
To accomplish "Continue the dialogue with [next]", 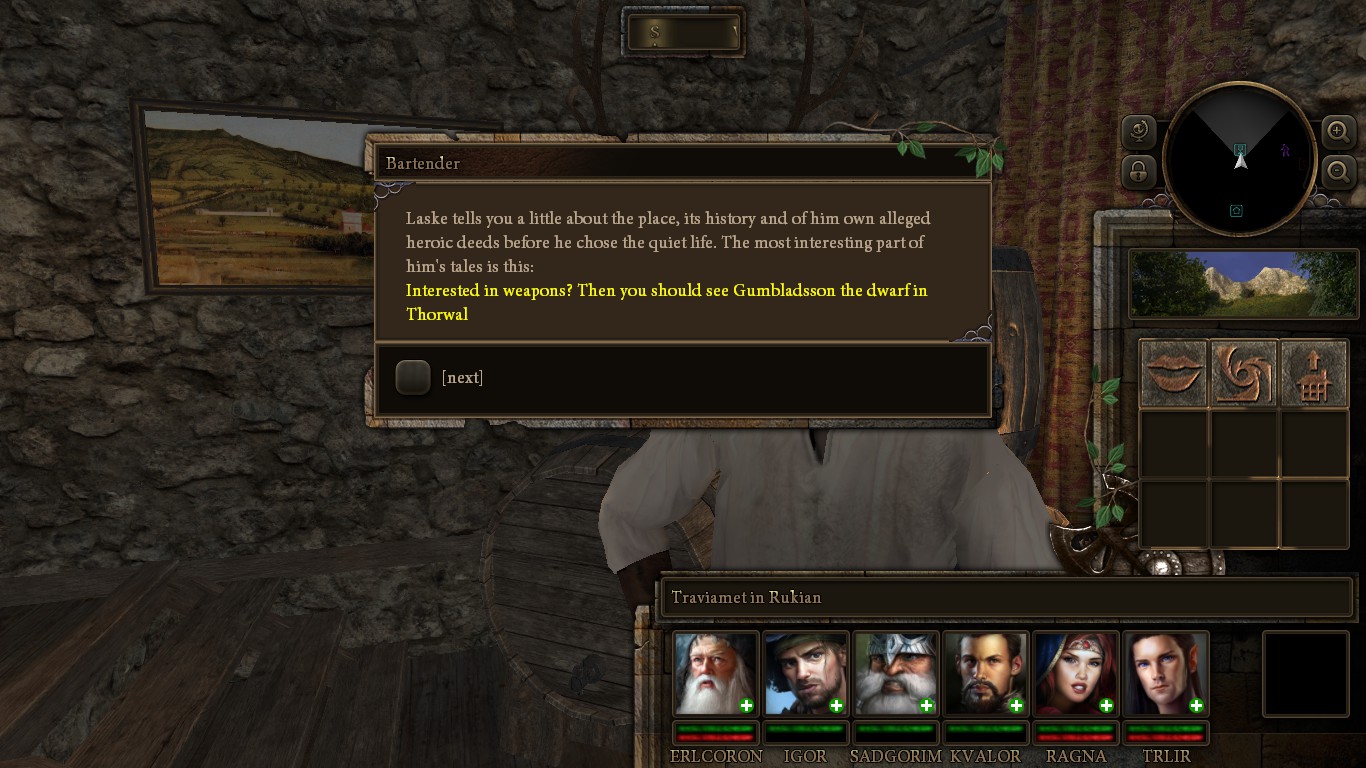I will pyautogui.click(x=414, y=377).
